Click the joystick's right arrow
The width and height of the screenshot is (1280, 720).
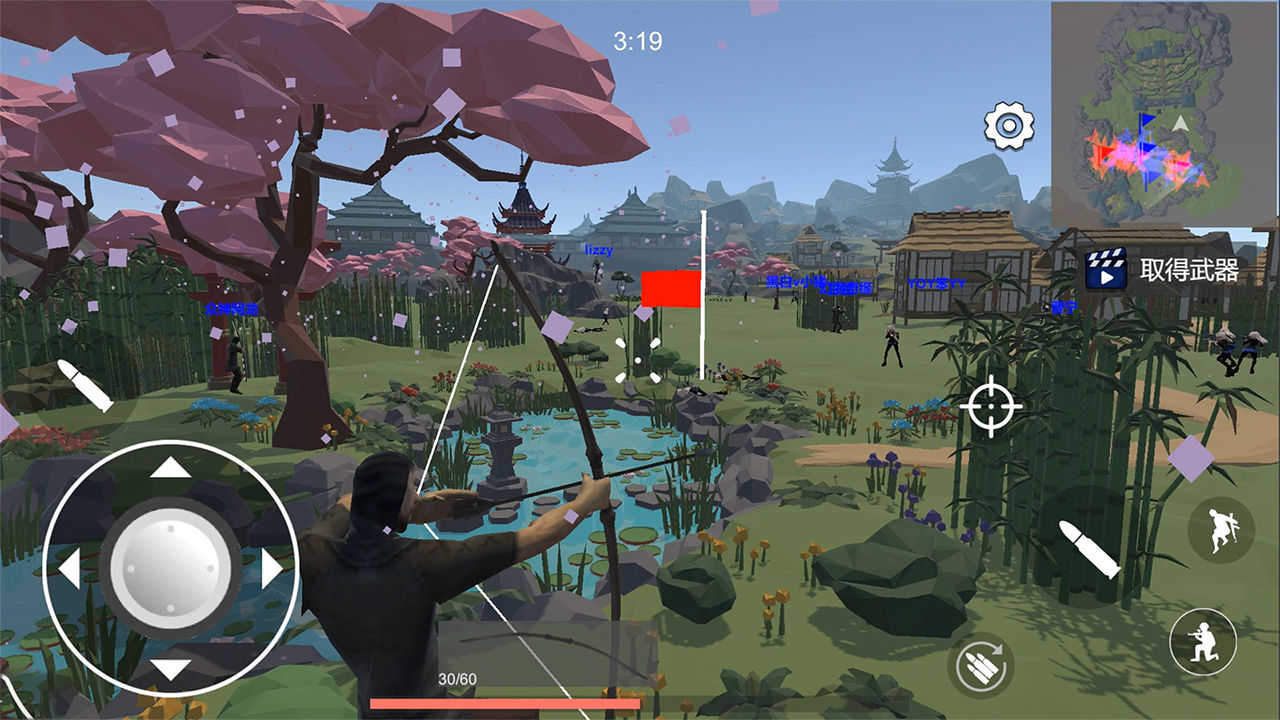pyautogui.click(x=272, y=569)
